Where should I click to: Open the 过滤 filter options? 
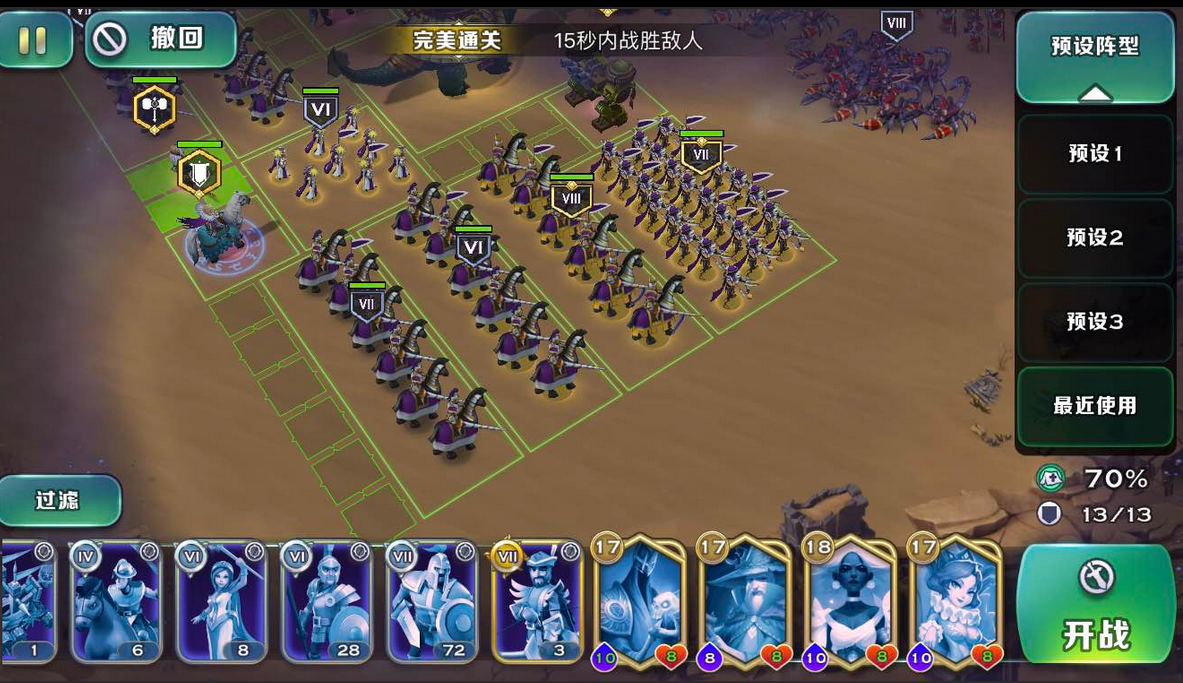point(58,500)
